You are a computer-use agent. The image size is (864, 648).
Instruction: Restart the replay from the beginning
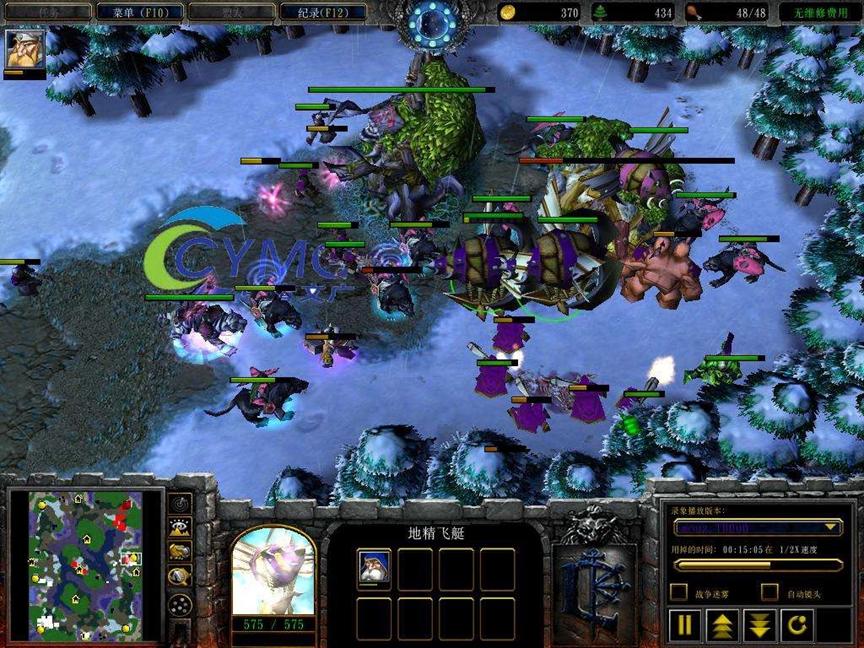coord(797,627)
